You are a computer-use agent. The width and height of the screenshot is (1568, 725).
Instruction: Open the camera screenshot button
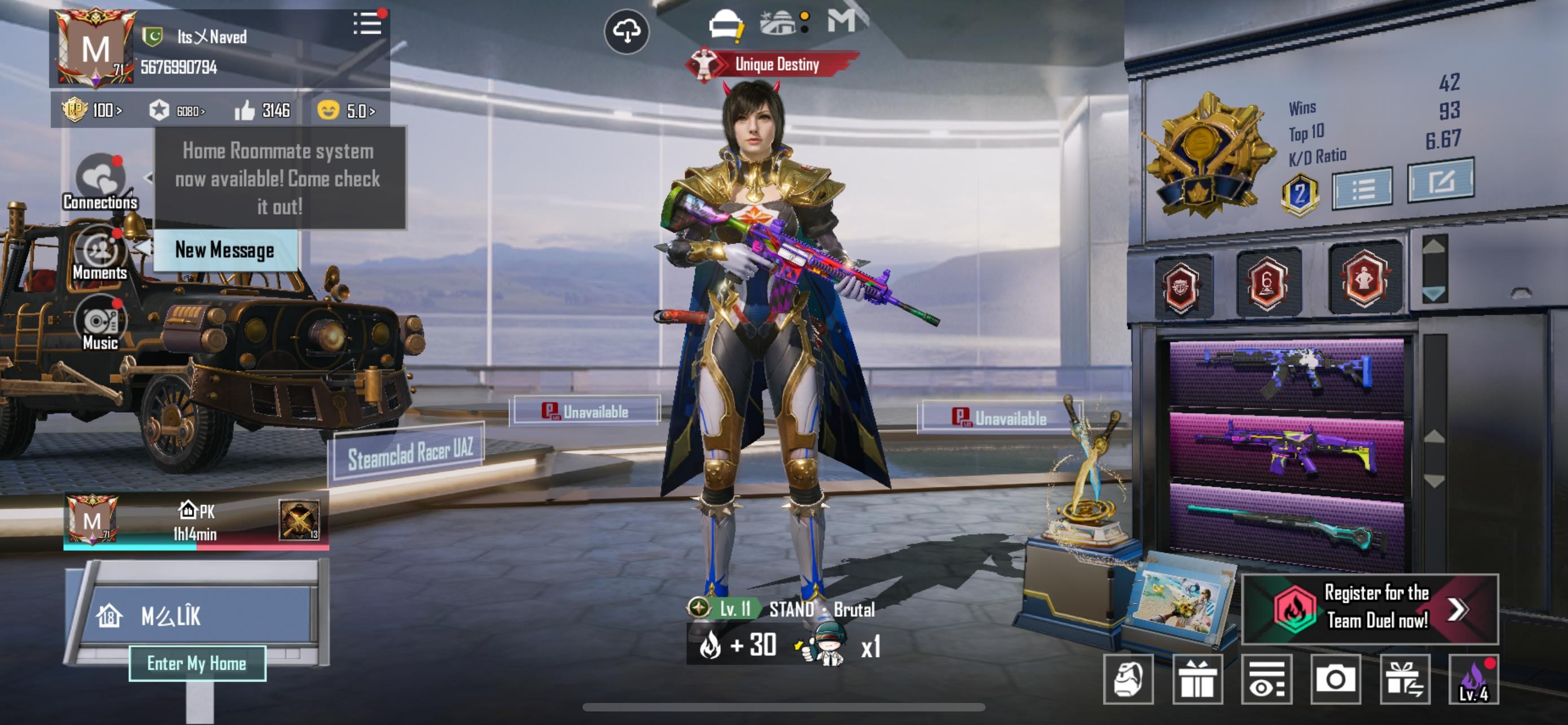(1335, 679)
